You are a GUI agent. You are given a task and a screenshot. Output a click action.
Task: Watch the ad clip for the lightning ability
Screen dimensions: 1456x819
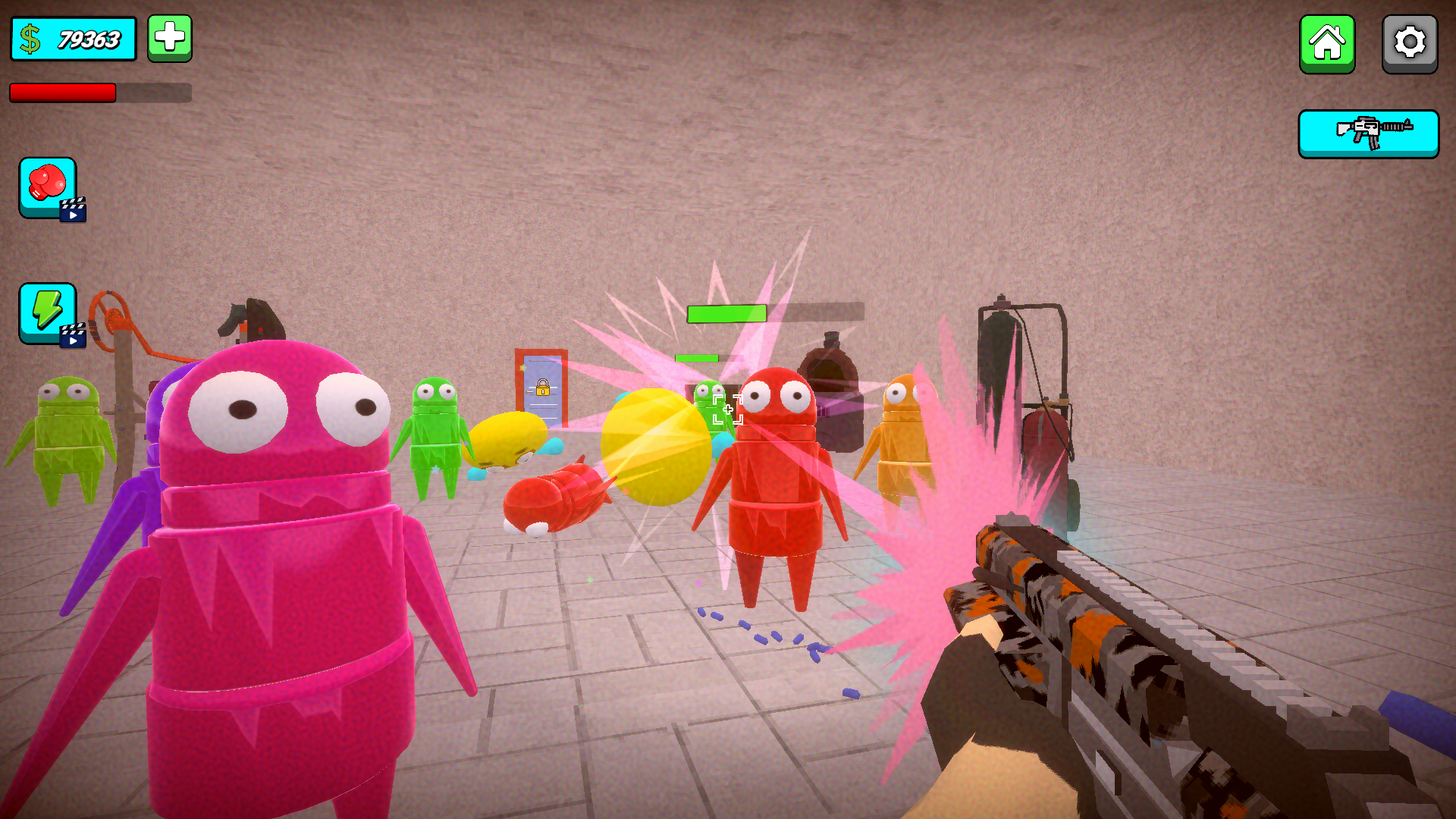[x=71, y=337]
